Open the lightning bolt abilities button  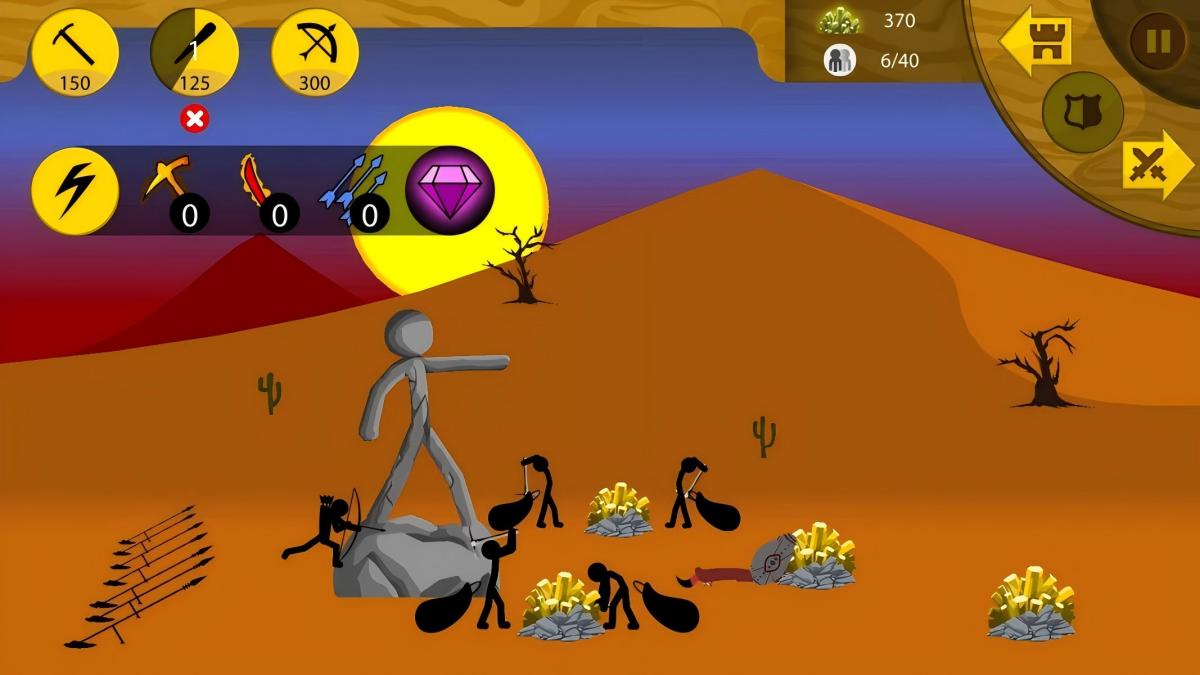(75, 191)
